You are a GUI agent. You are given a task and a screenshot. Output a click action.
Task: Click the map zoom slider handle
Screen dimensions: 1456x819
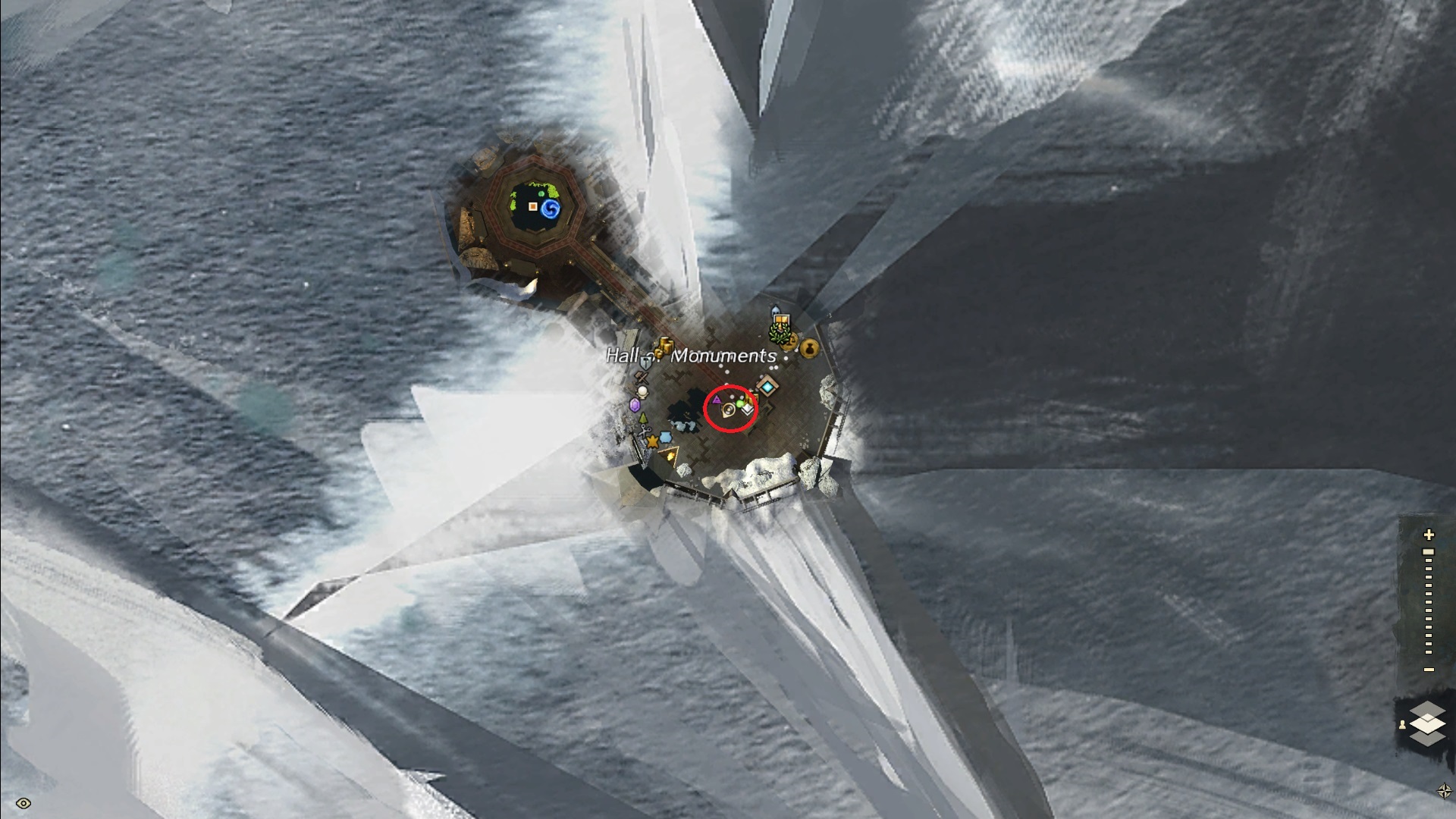[1429, 552]
